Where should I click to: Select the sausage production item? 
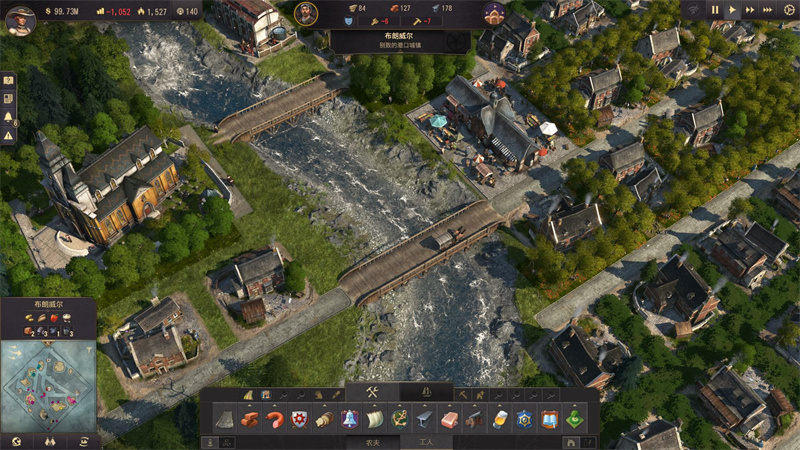[275, 419]
